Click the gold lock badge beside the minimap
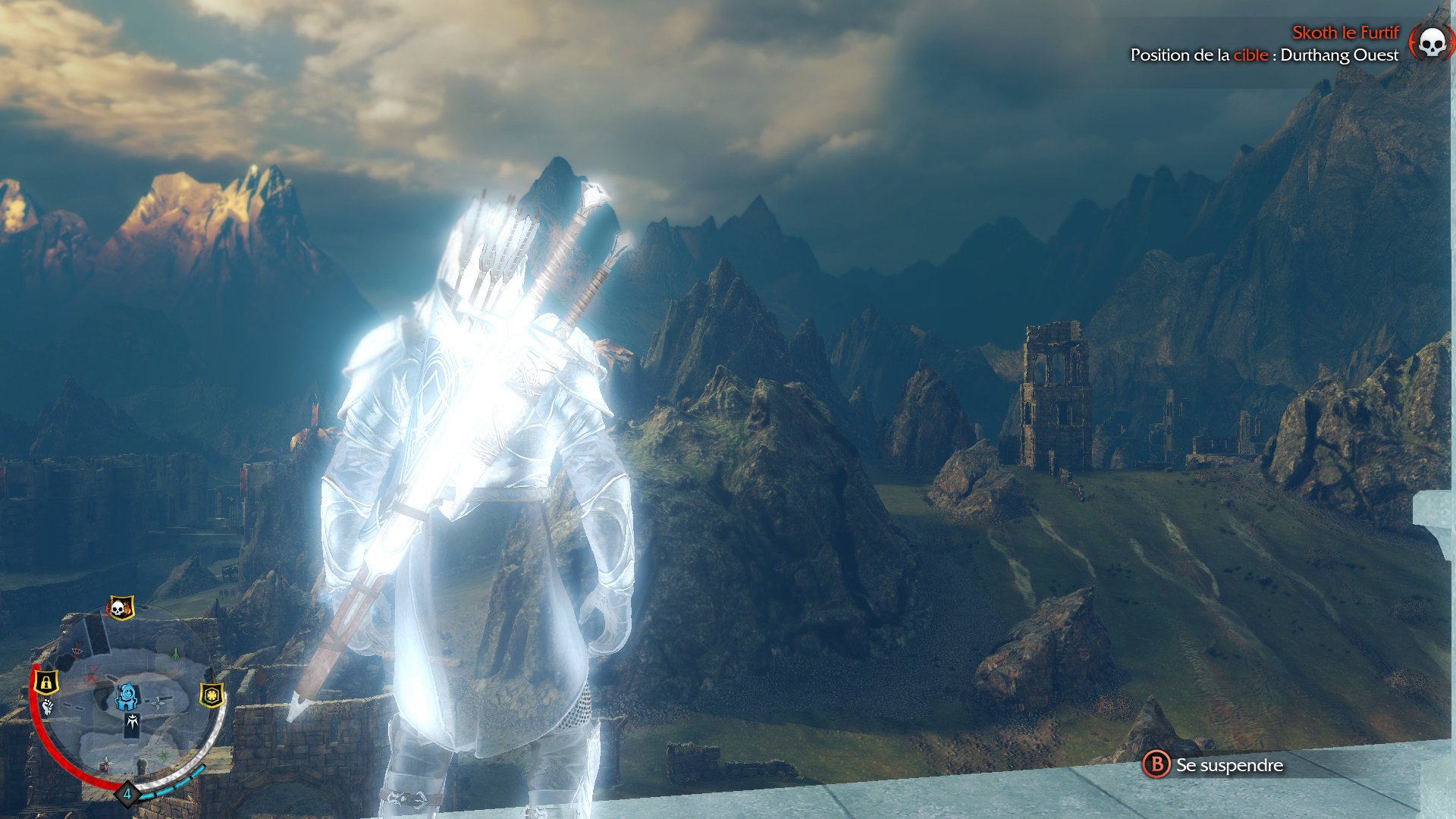 [46, 682]
